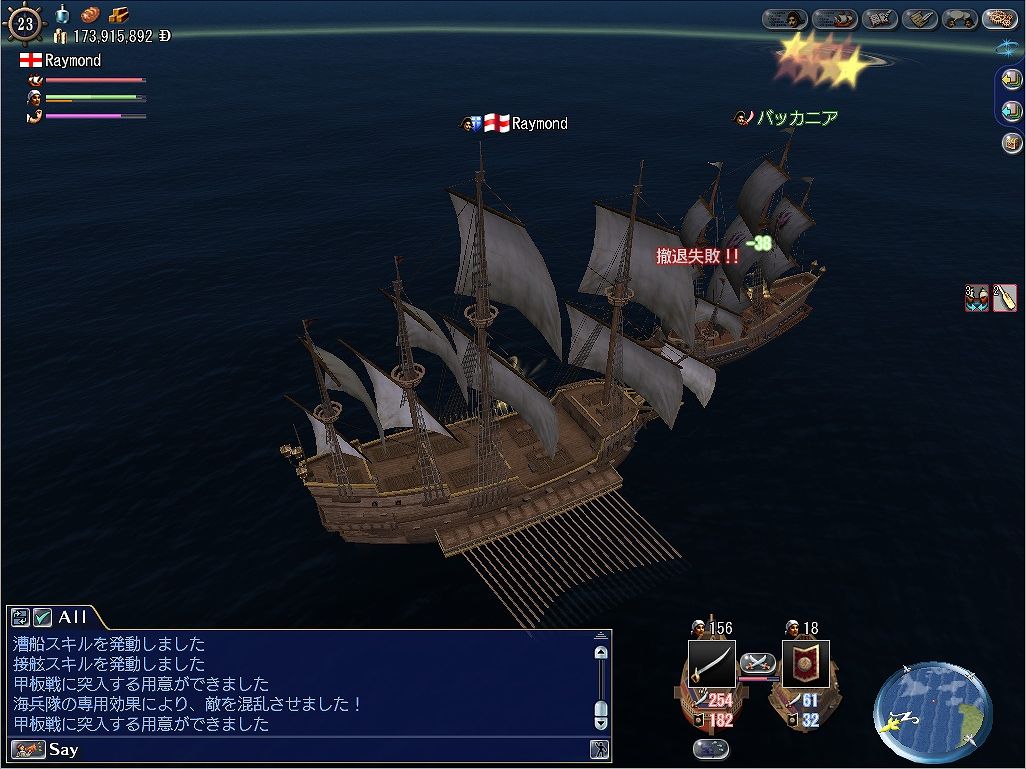Switch to the All chat tab
This screenshot has height=769, width=1026.
(x=74, y=618)
